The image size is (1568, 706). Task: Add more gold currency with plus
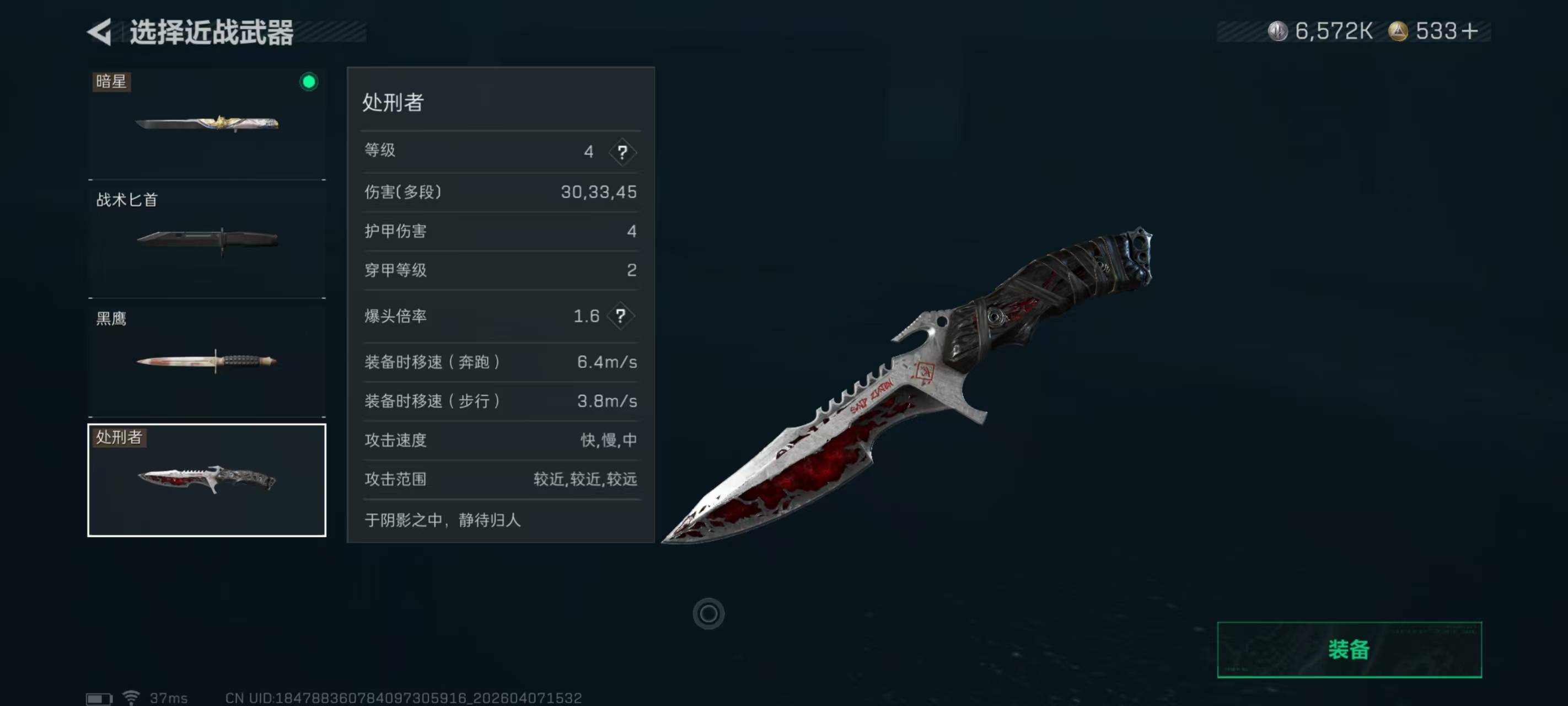pos(1469,31)
